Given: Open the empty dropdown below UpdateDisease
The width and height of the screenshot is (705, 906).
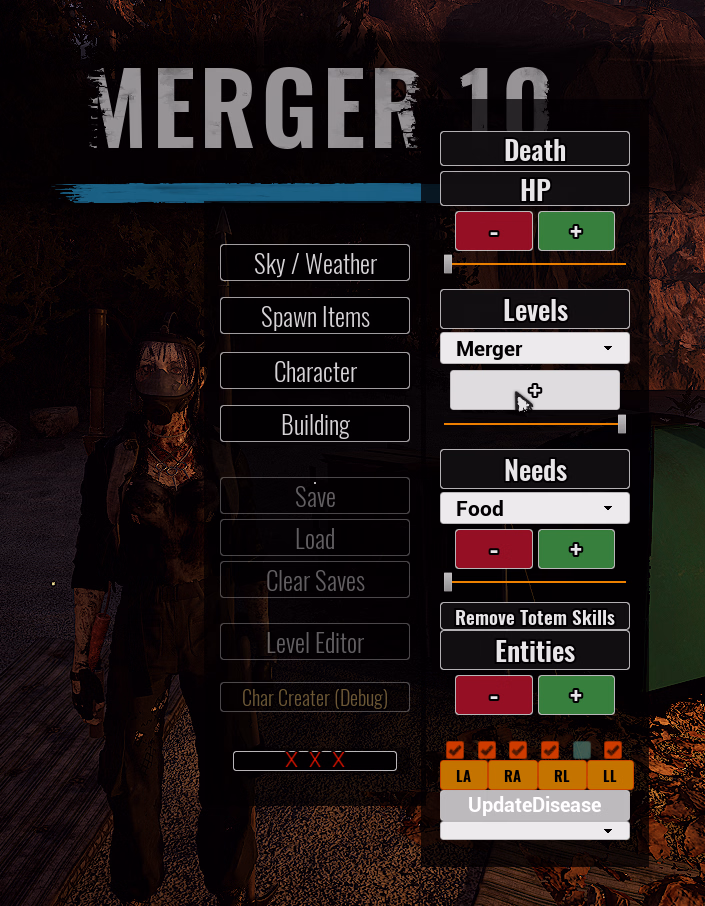Looking at the screenshot, I should pyautogui.click(x=534, y=831).
